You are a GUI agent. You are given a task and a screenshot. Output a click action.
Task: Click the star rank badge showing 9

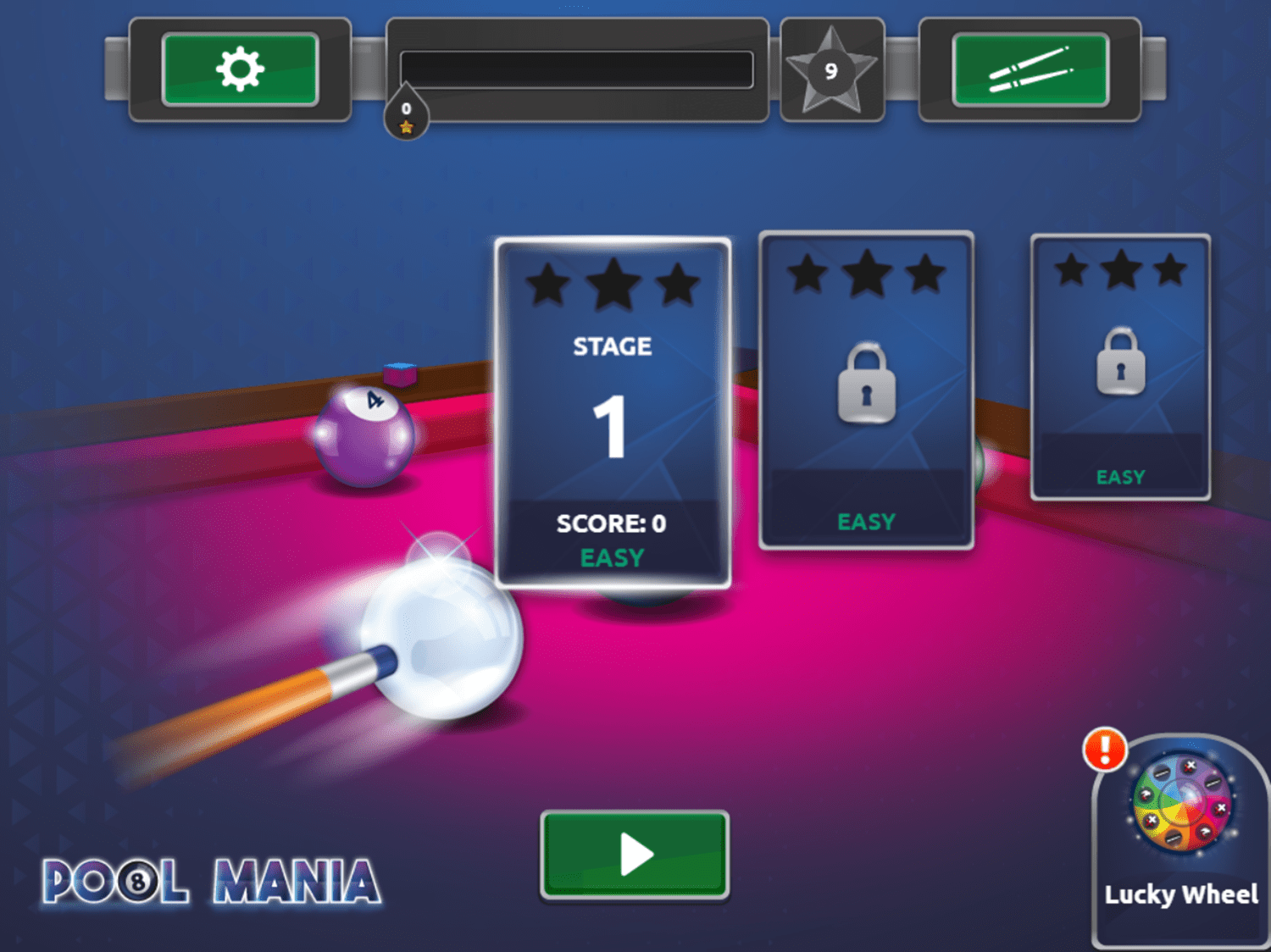831,69
